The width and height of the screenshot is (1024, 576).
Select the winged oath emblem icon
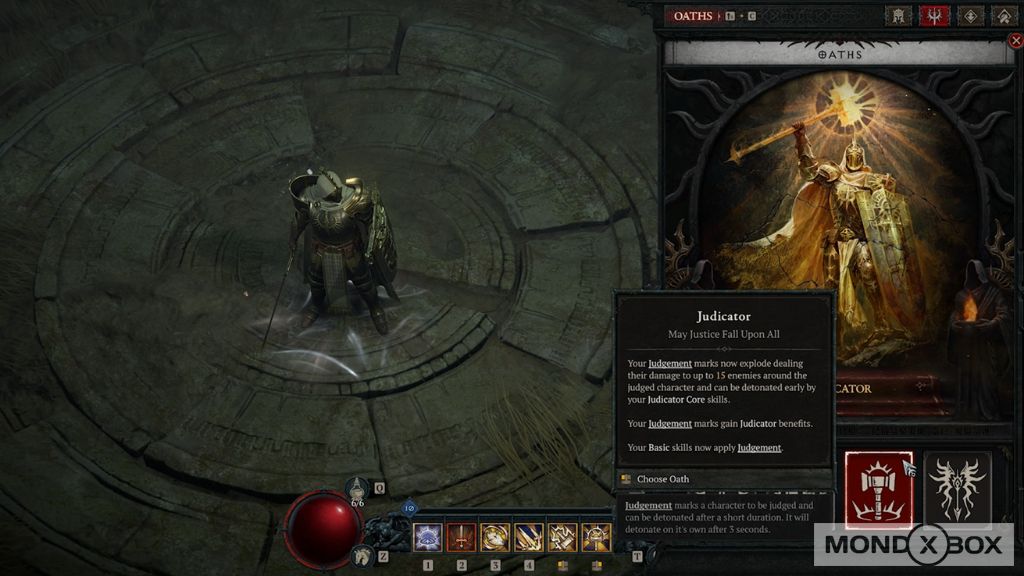[957, 490]
